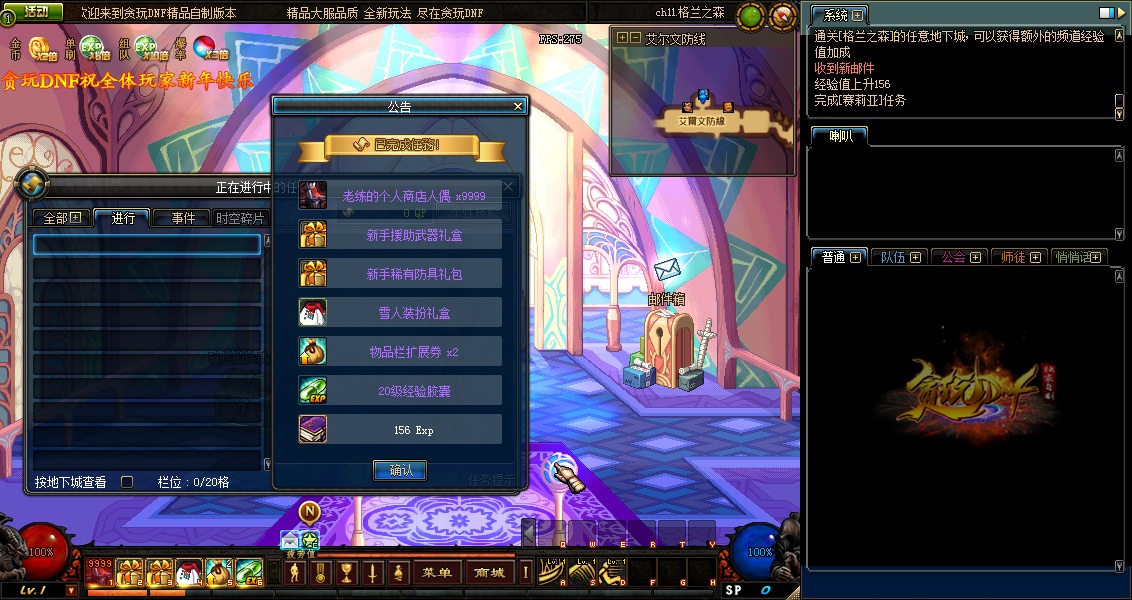Screen dimensions: 1132x600
Task: Click the green orb button at top
Action: point(751,15)
